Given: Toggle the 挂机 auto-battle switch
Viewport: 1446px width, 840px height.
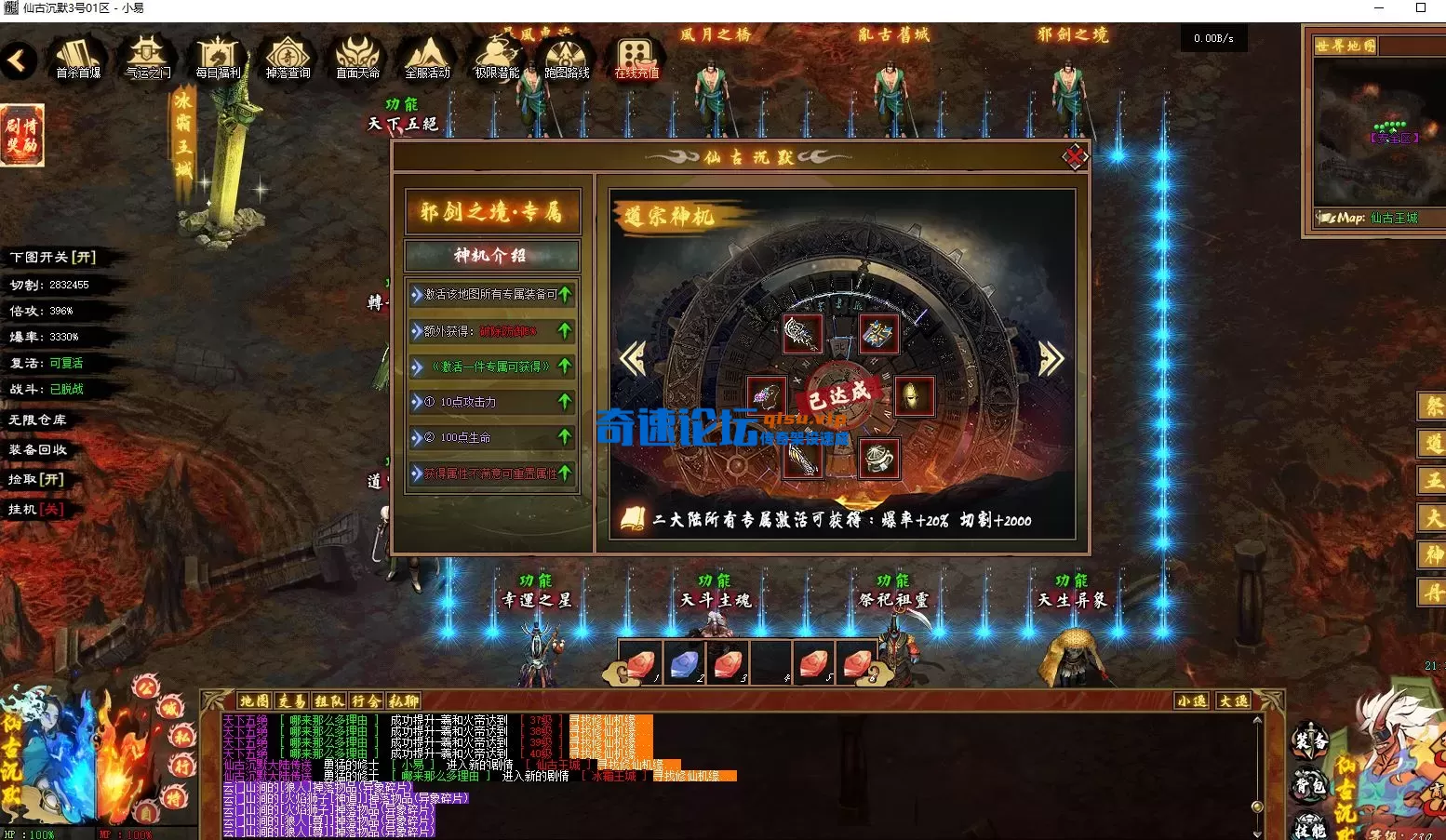Looking at the screenshot, I should click(x=36, y=509).
